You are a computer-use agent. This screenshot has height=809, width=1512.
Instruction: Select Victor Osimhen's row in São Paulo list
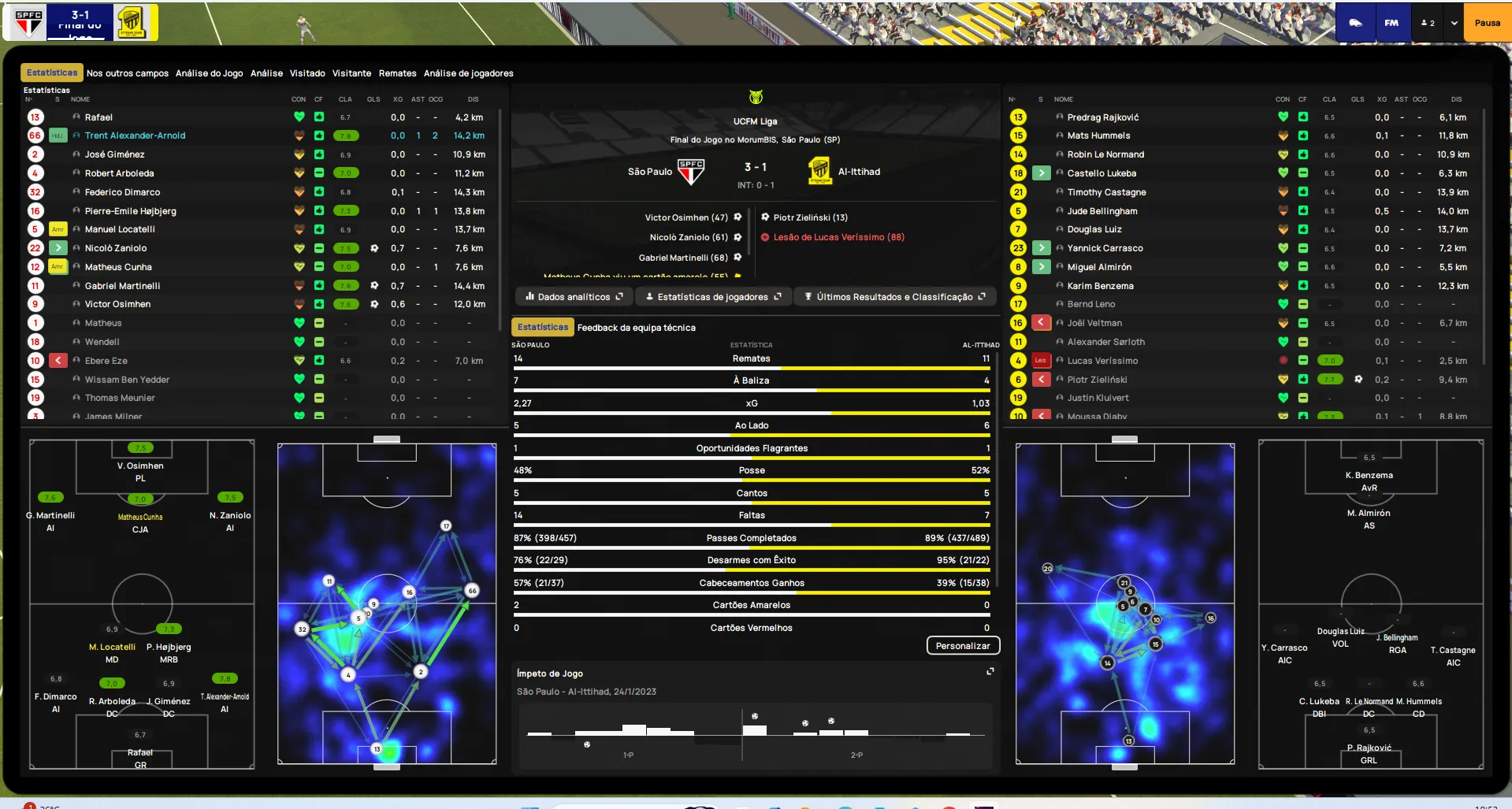pyautogui.click(x=117, y=304)
